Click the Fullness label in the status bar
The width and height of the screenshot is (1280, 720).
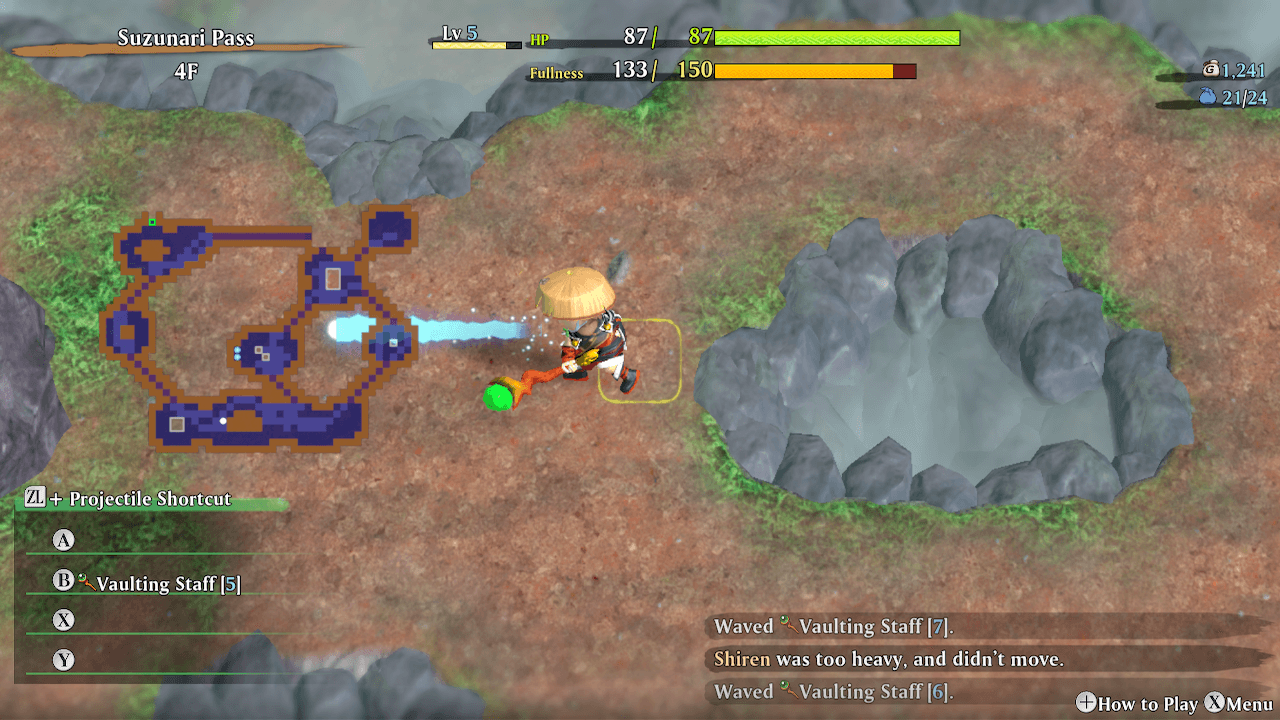pos(557,72)
